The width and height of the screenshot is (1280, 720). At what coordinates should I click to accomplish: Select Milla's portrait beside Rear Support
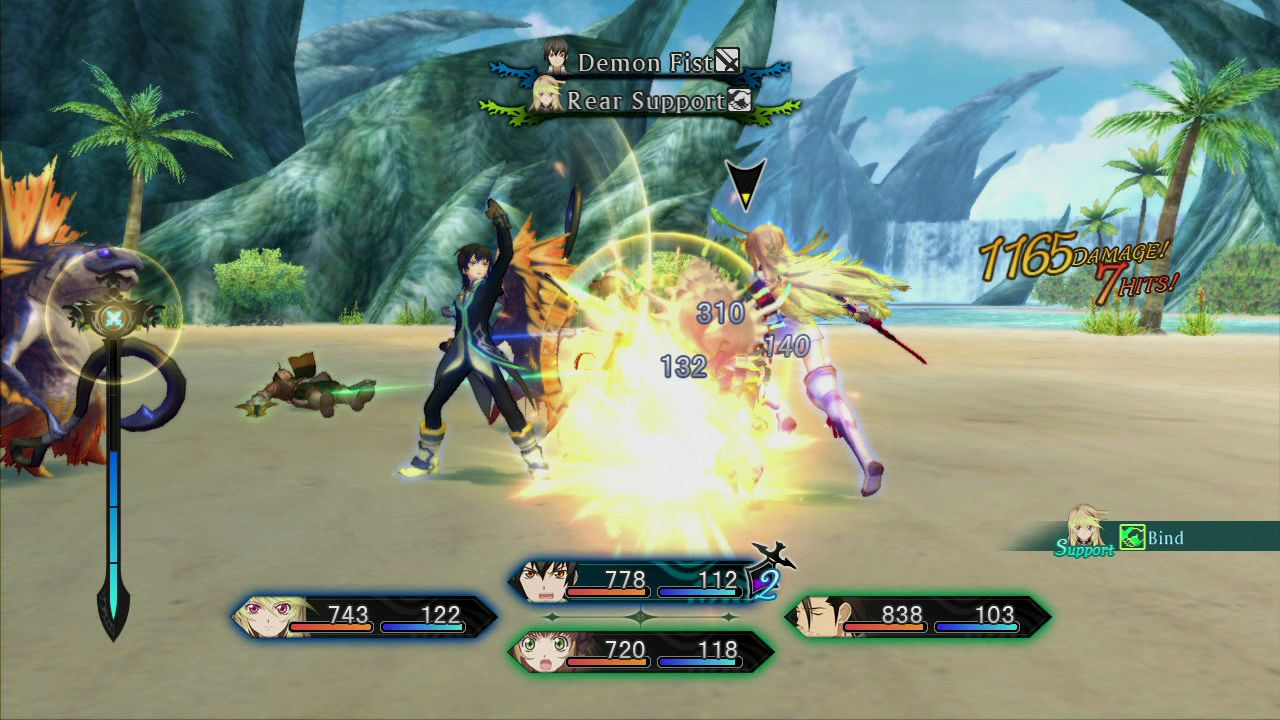pos(545,97)
